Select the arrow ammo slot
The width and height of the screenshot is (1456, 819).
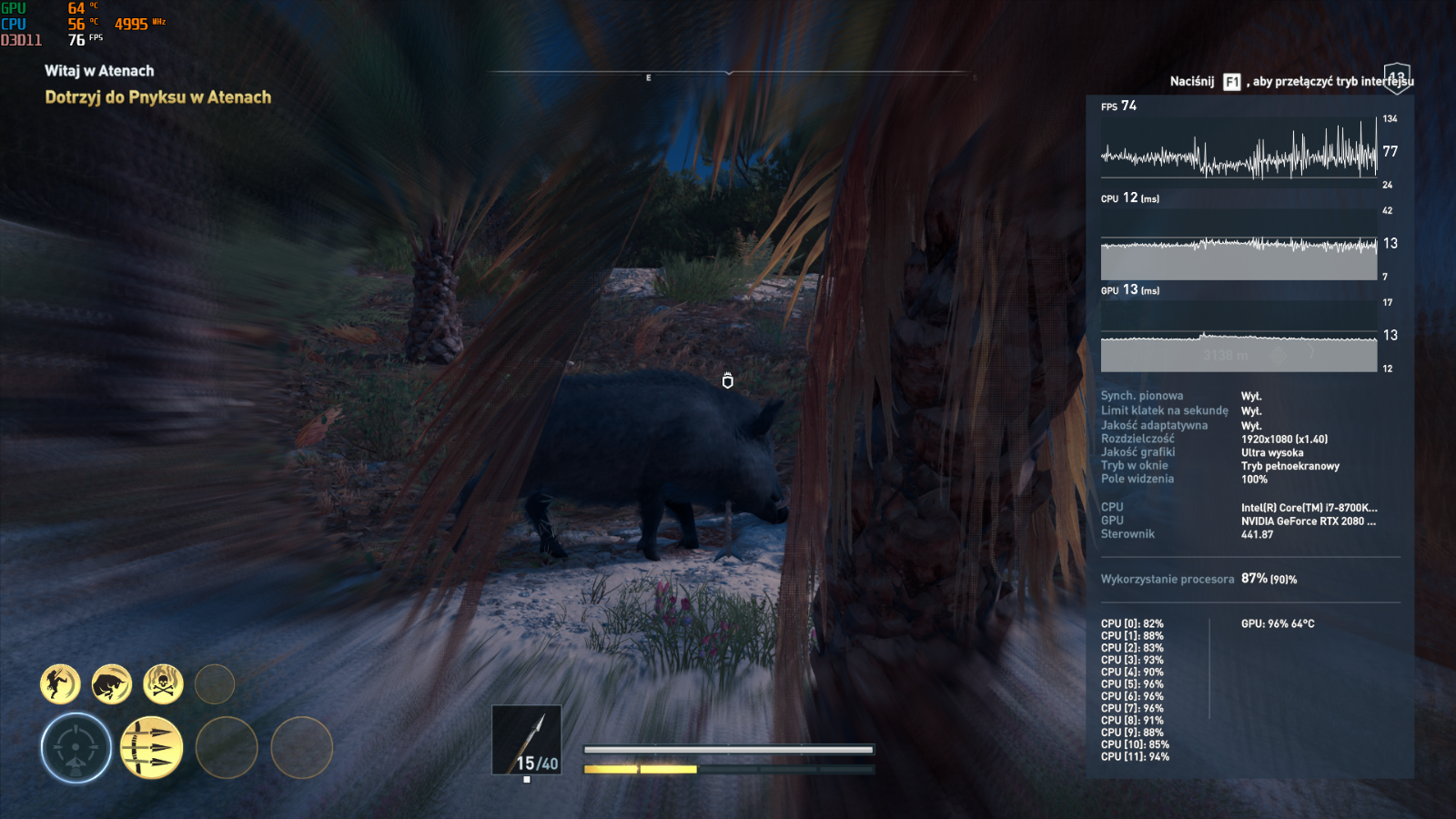(527, 740)
